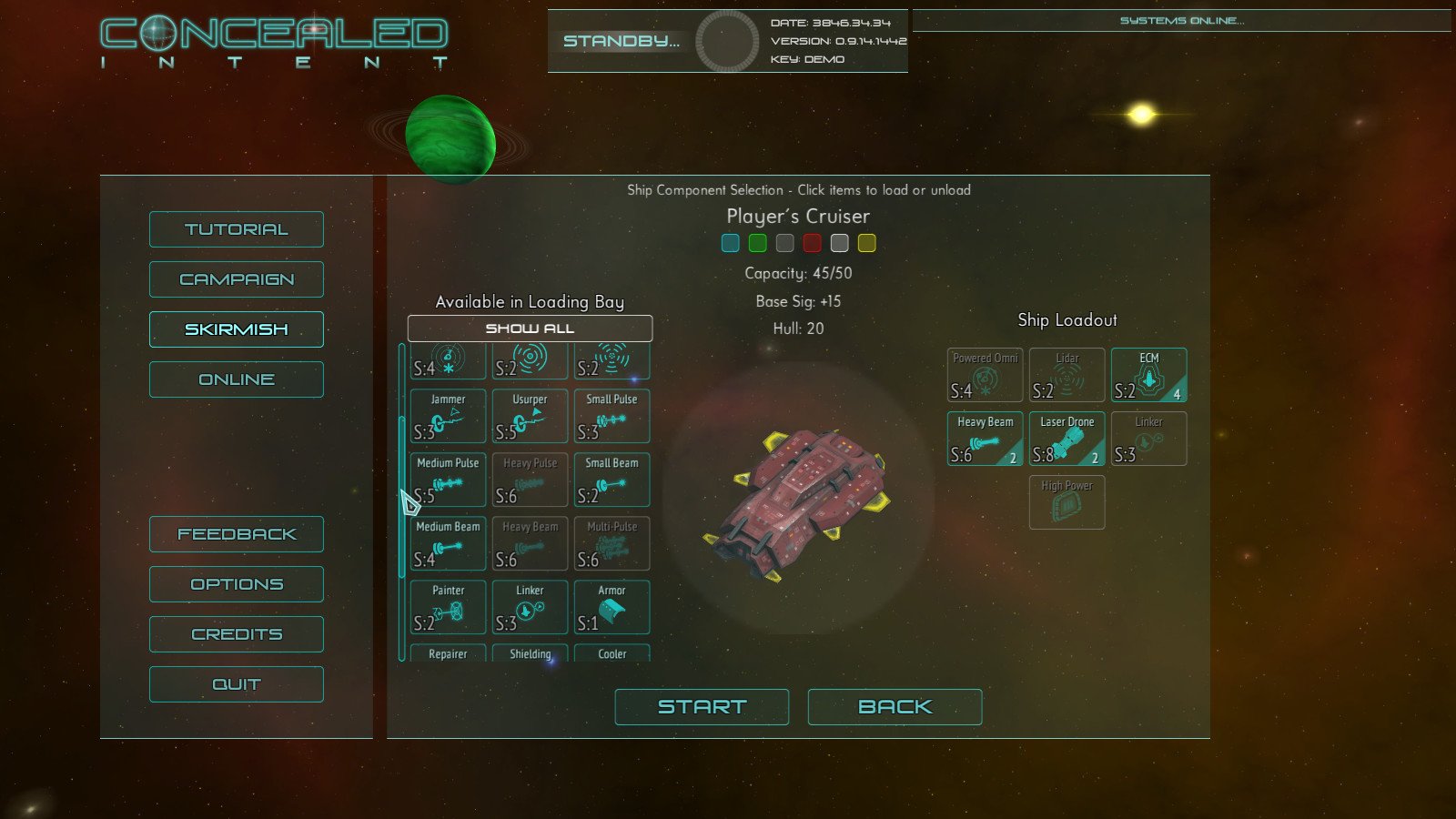The width and height of the screenshot is (1456, 819).
Task: Select the Painter component icon
Action: pyautogui.click(x=447, y=607)
